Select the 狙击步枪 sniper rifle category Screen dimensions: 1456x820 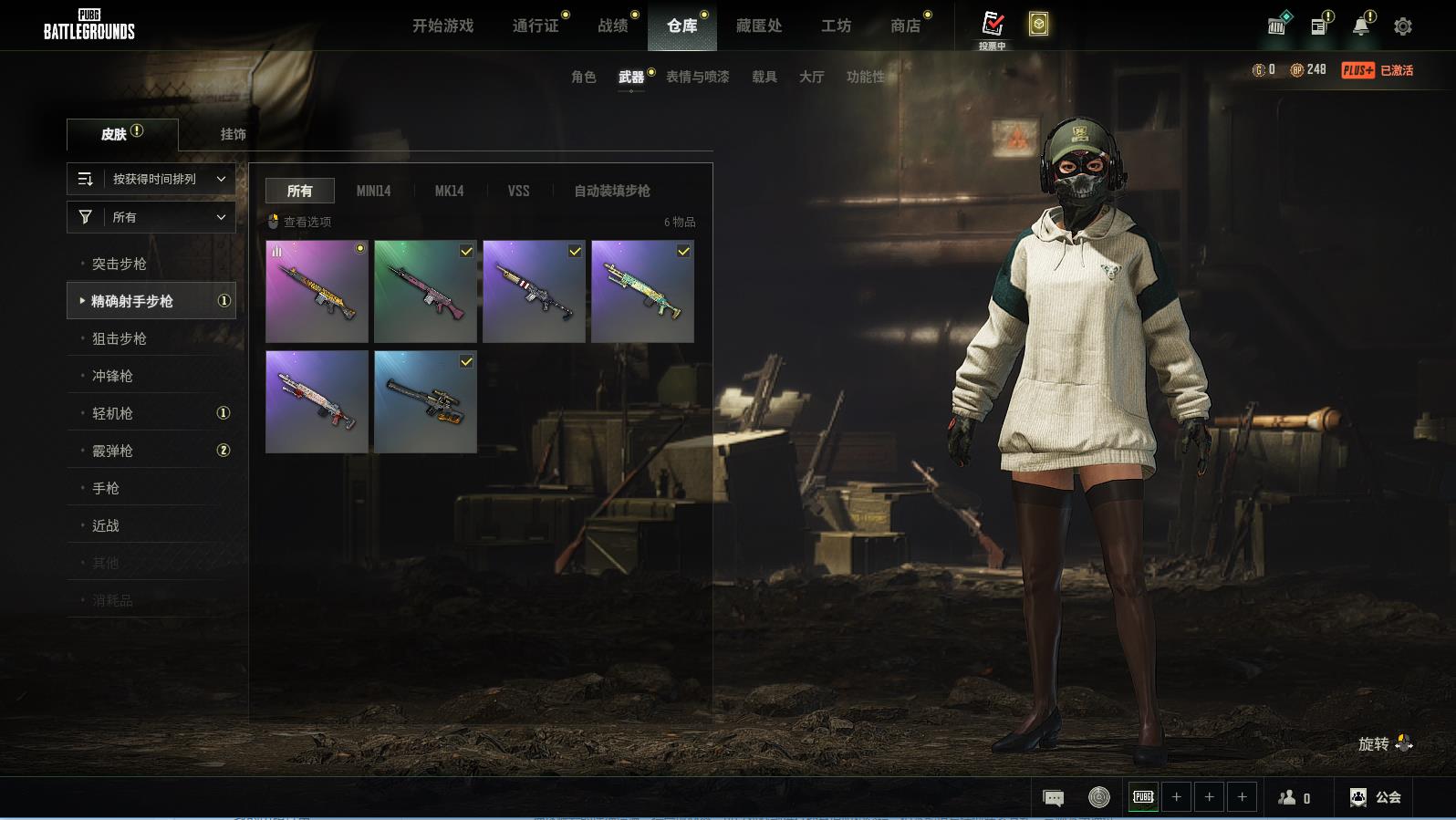pos(120,338)
